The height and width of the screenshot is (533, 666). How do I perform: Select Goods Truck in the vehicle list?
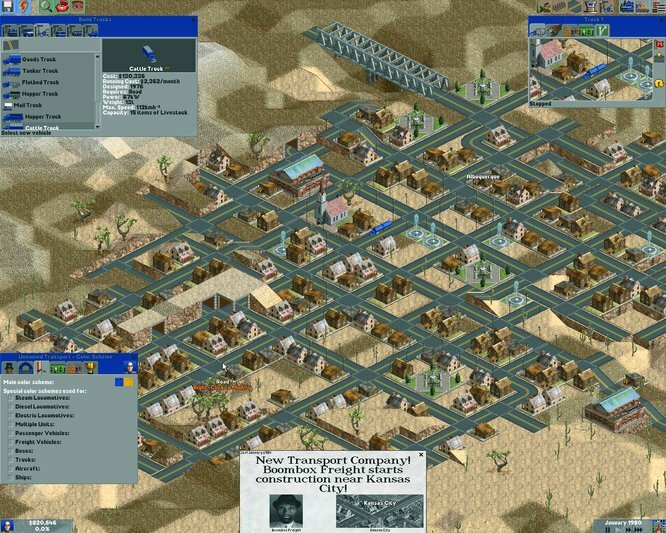(40, 59)
